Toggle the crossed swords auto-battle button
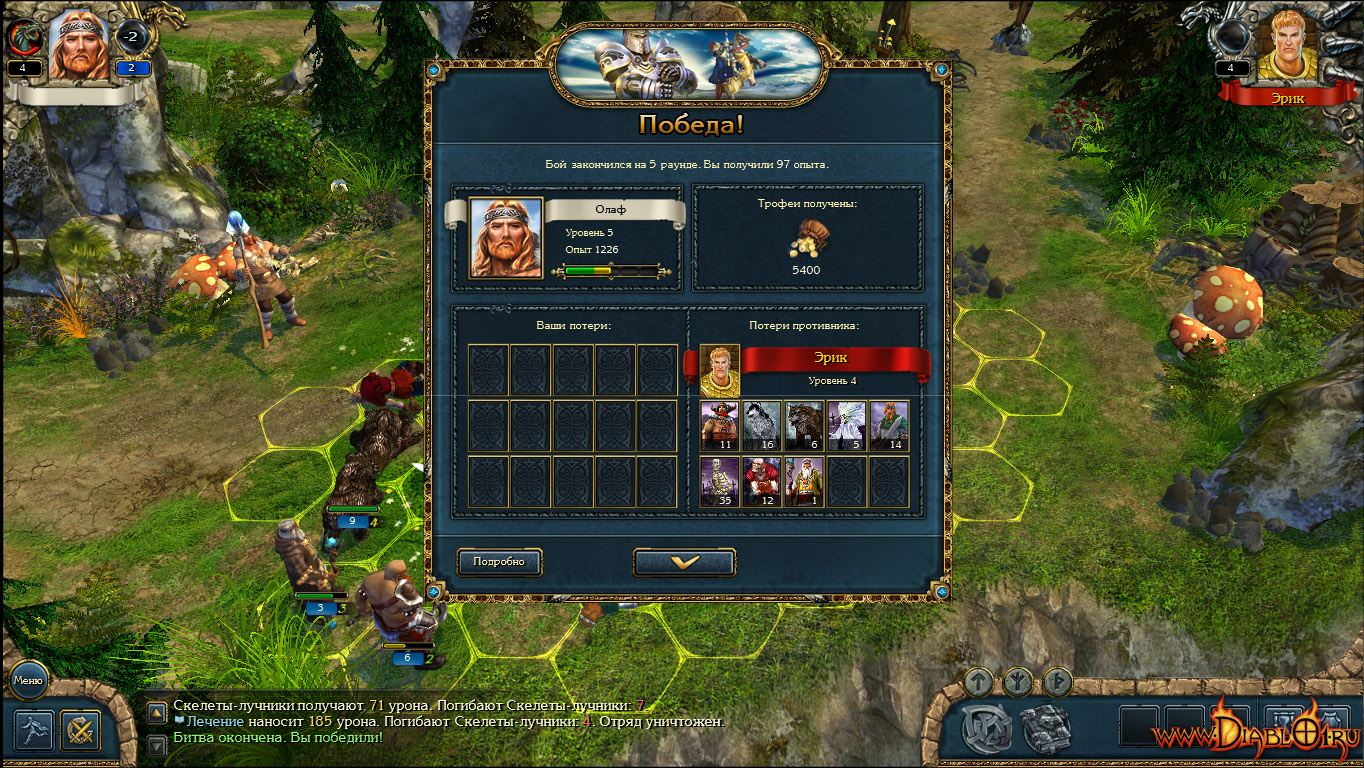This screenshot has width=1364, height=768. pos(81,730)
